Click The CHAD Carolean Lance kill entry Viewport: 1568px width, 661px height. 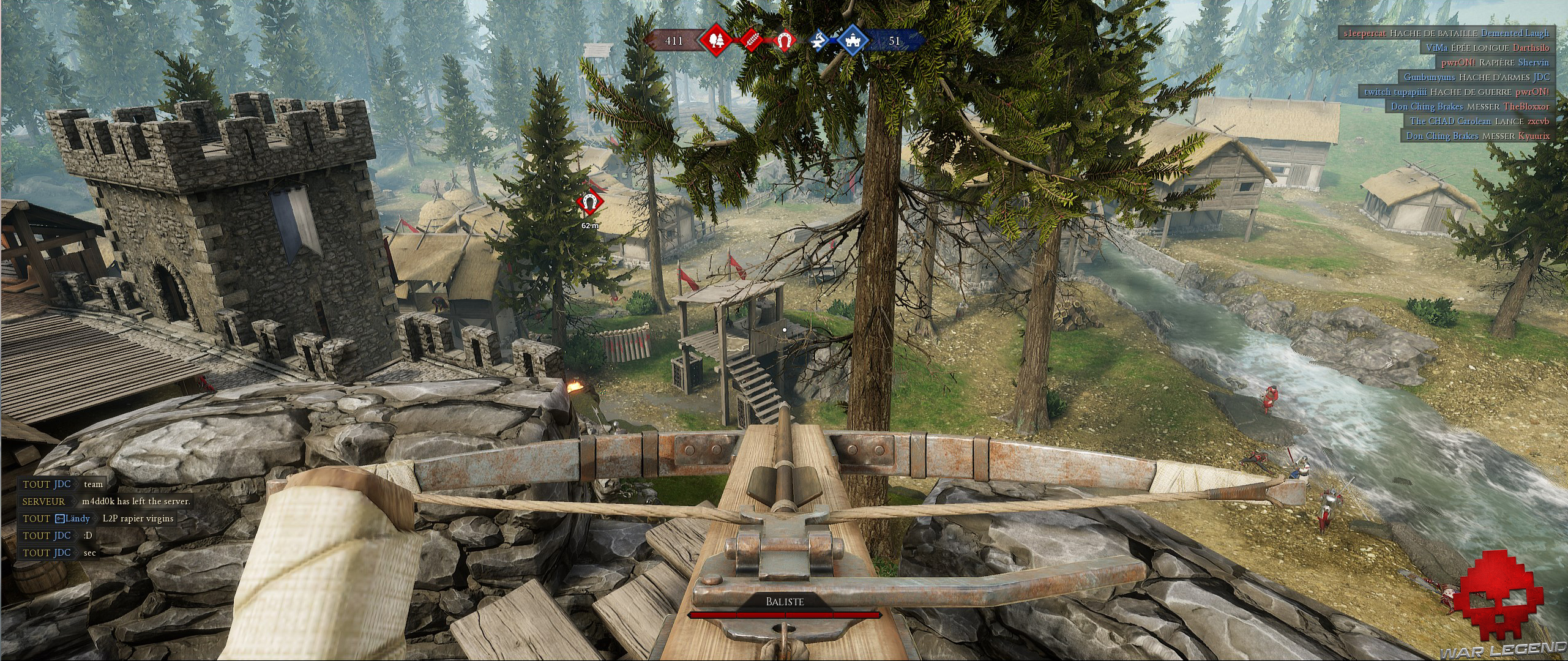point(1479,121)
